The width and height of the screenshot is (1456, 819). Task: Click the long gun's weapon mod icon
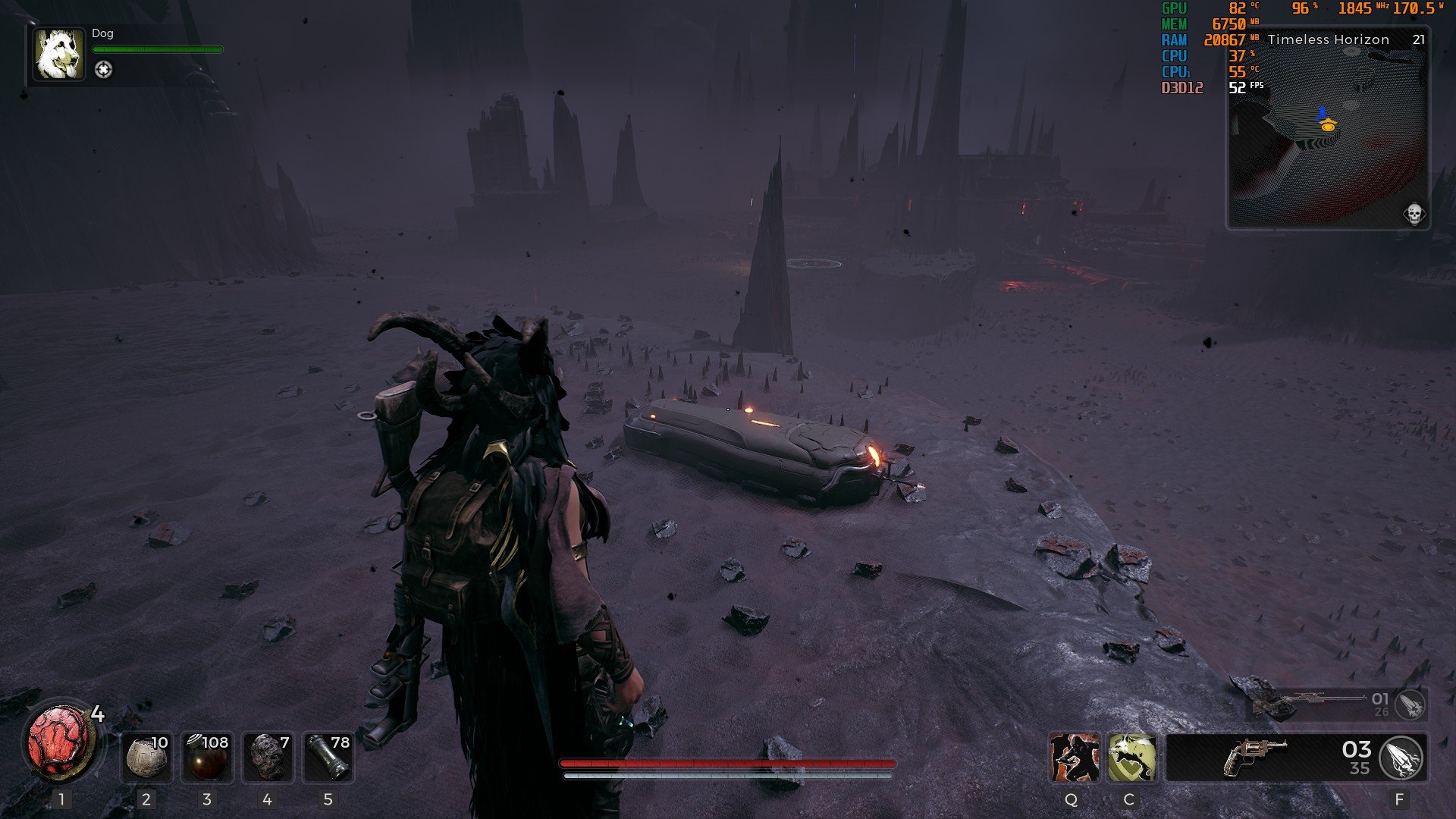1410,705
